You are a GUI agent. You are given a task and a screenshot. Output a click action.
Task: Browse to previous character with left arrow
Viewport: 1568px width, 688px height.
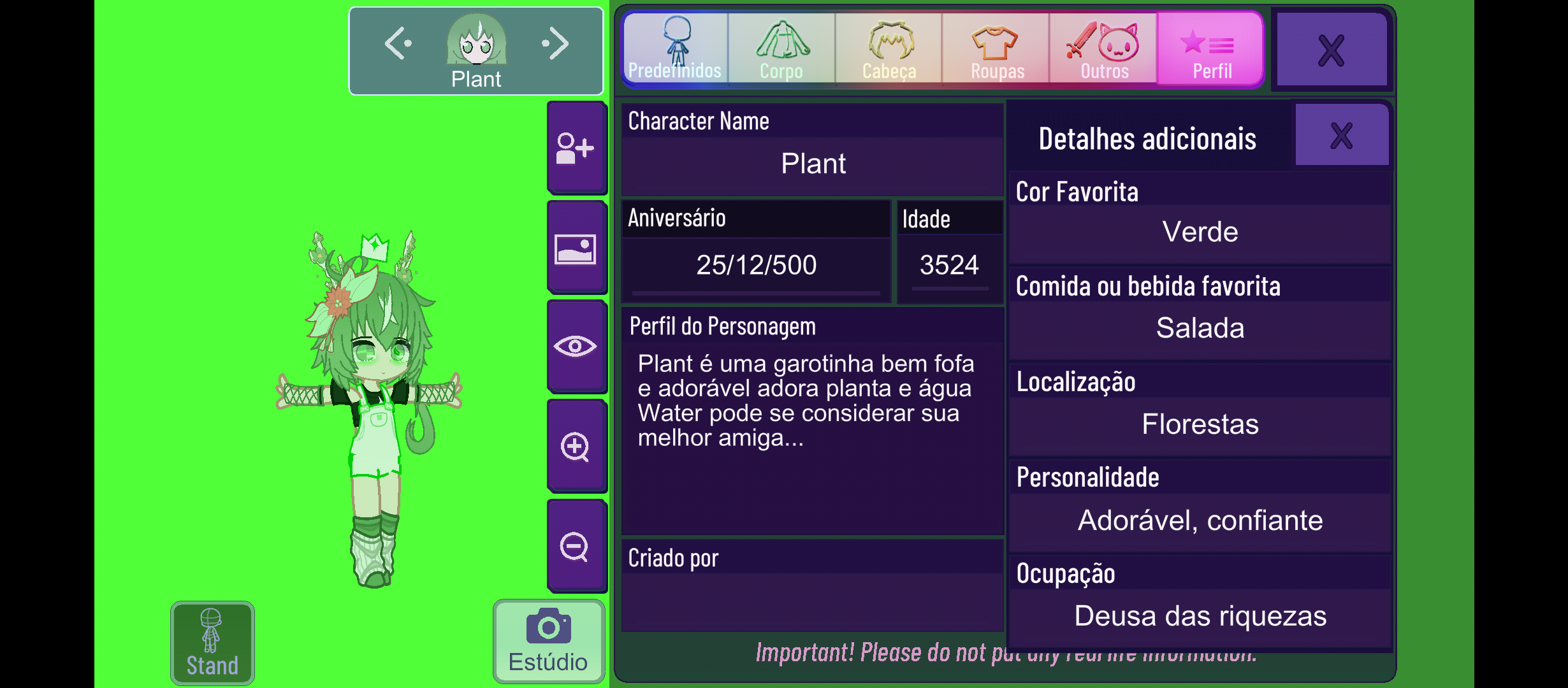398,42
